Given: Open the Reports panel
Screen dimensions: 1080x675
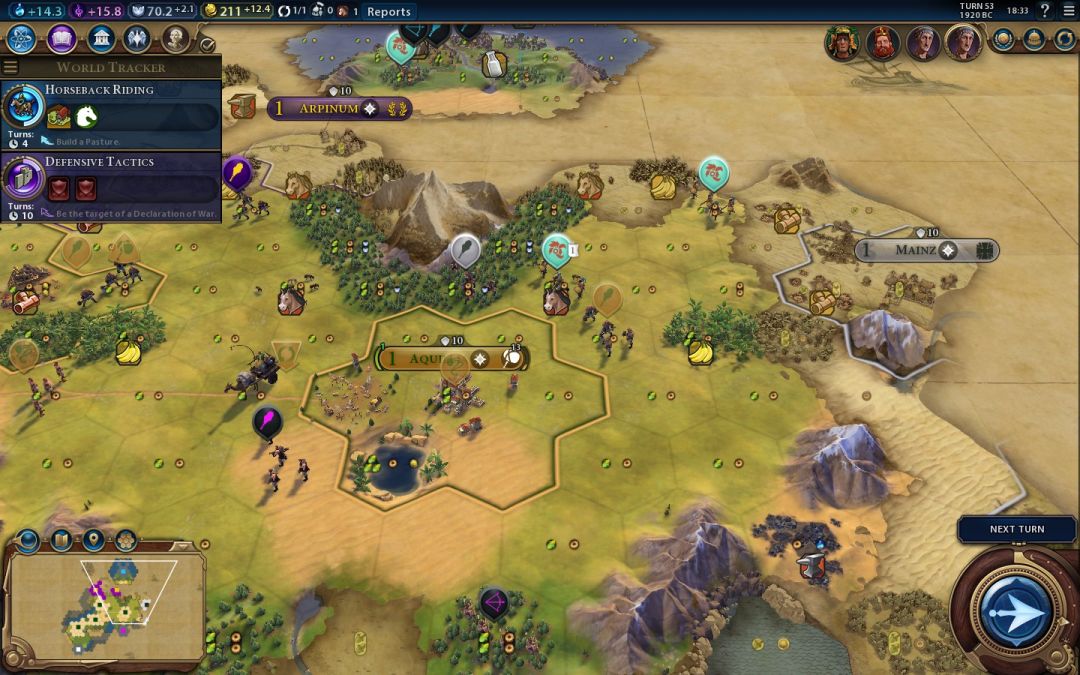Looking at the screenshot, I should 389,11.
